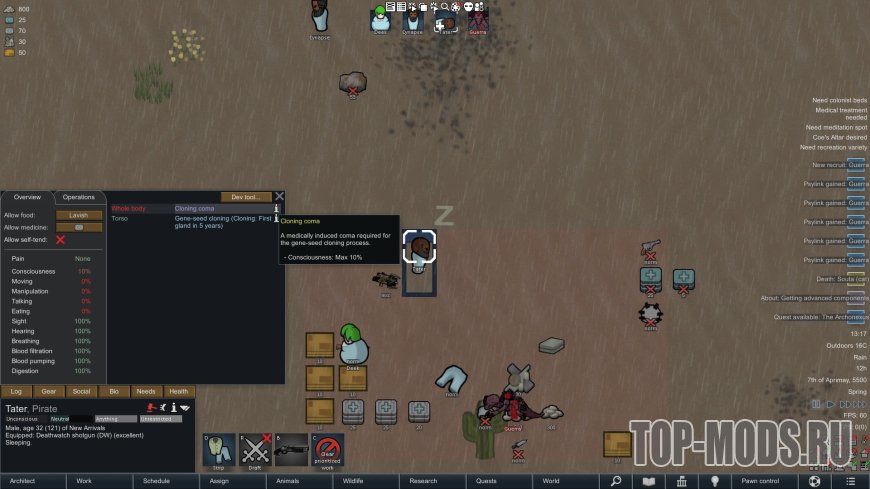
Task: Change the Lavish food restriction
Action: pos(79,215)
